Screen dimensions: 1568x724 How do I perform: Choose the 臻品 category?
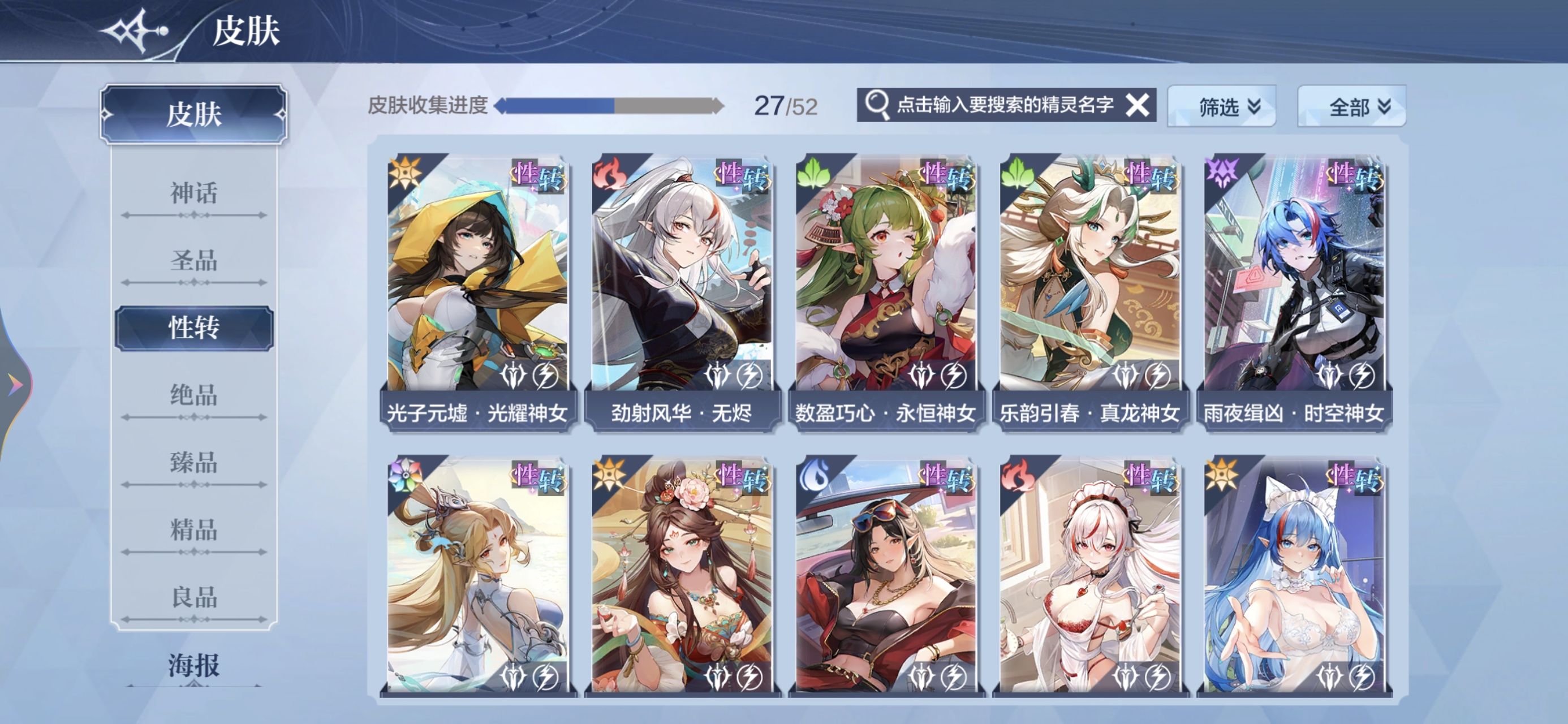[193, 463]
